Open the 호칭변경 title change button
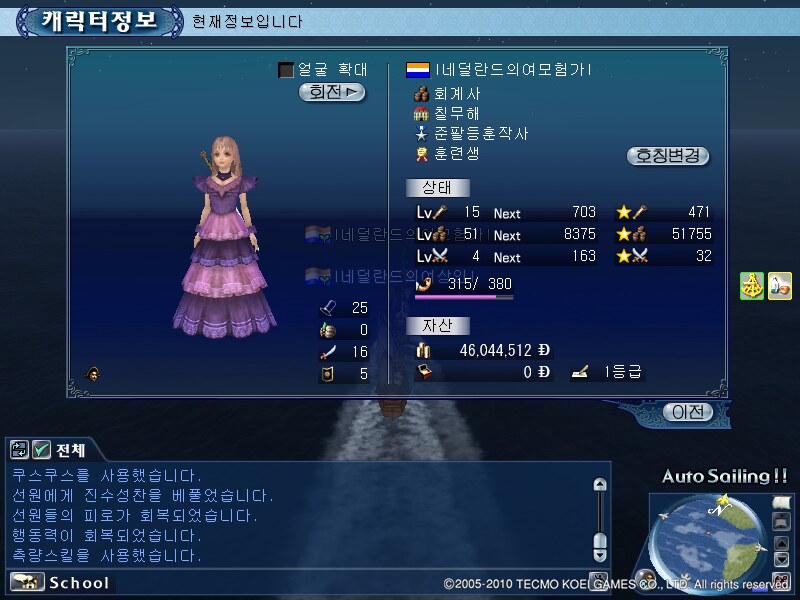 (668, 156)
